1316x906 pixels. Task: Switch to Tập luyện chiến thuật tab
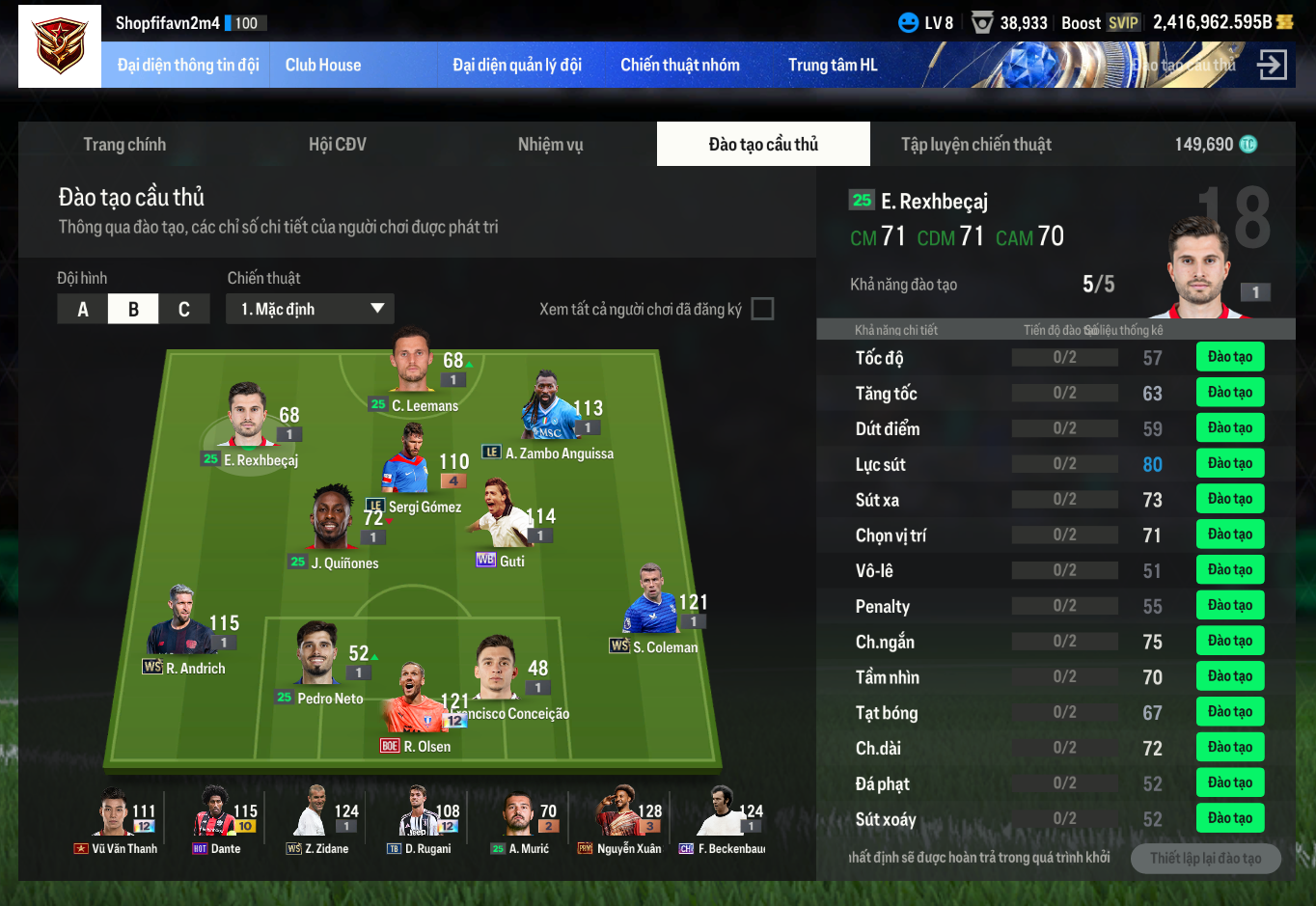pyautogui.click(x=975, y=145)
